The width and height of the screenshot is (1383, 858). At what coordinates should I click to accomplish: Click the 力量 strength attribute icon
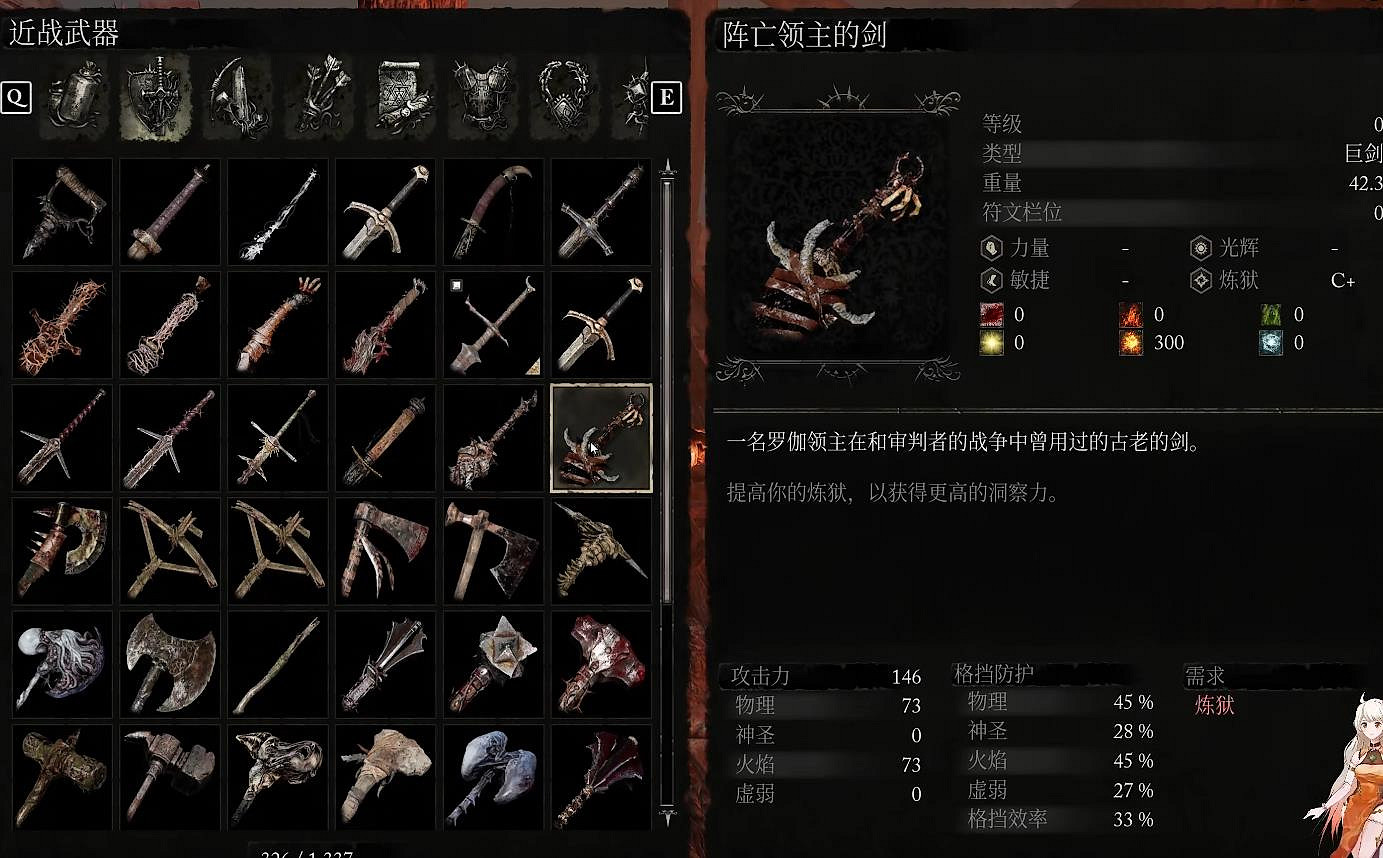tap(990, 248)
